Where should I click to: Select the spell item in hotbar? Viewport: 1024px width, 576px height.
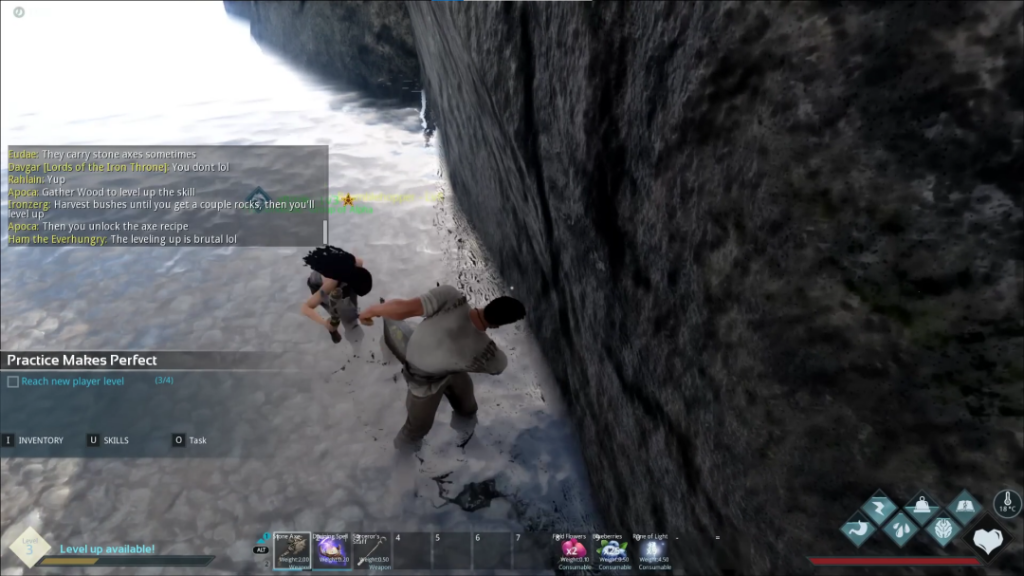(x=331, y=550)
